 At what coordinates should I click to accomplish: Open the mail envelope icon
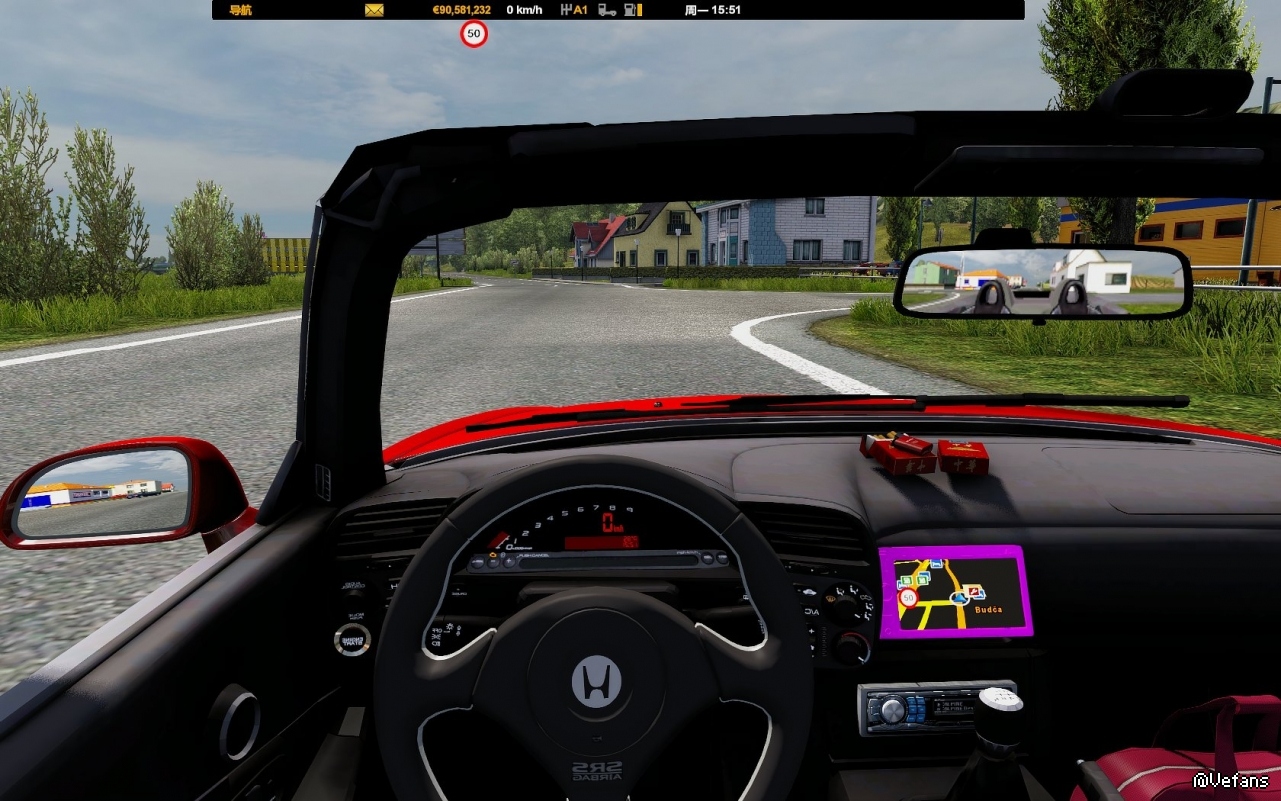coord(374,10)
